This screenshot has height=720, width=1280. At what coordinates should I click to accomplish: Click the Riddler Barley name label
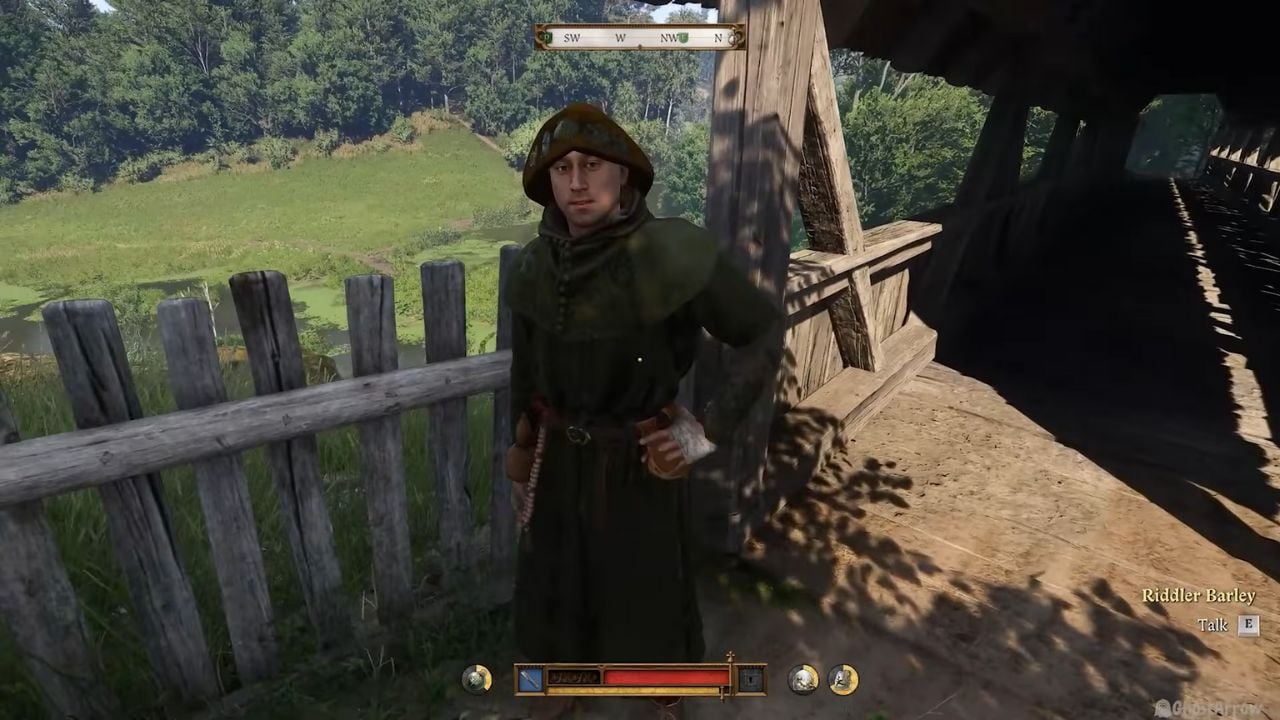pyautogui.click(x=1199, y=594)
